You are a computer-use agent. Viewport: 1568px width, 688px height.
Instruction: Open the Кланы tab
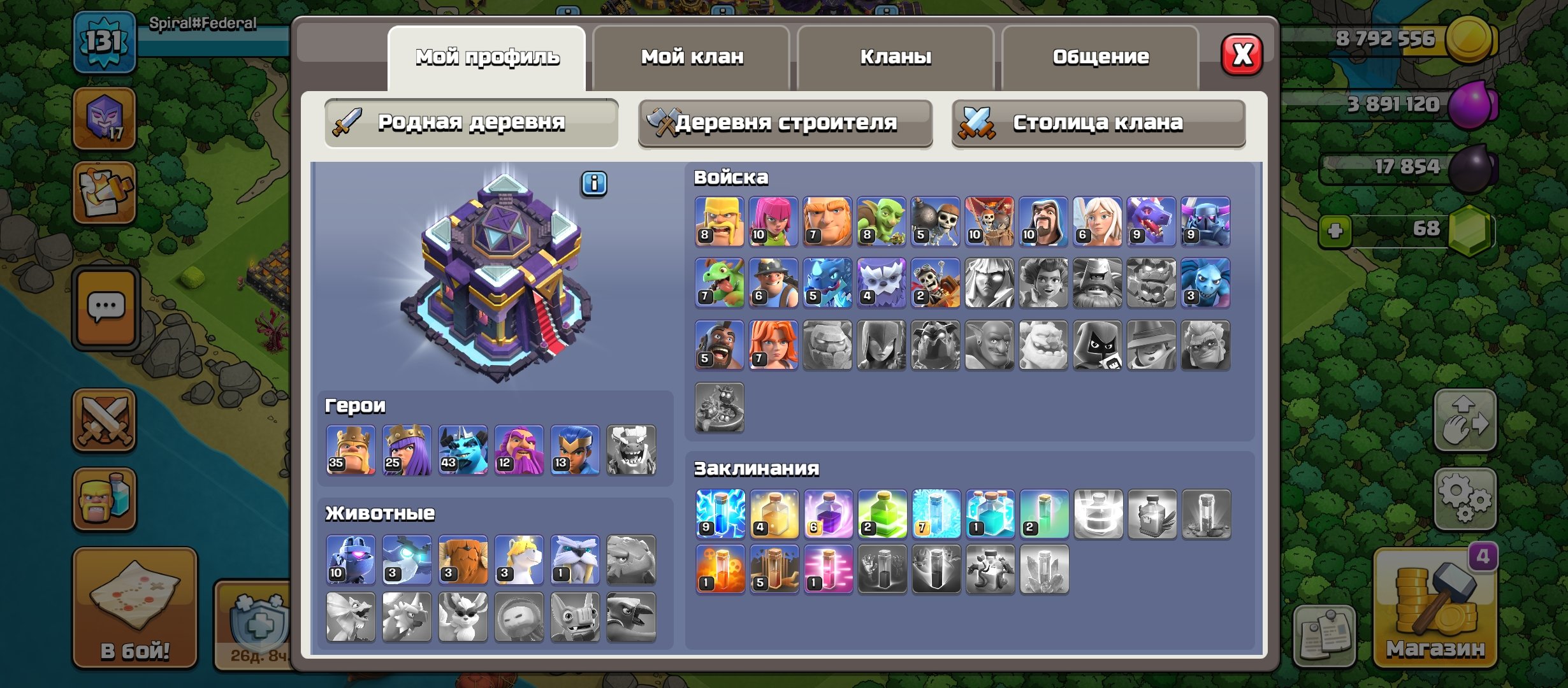(896, 57)
